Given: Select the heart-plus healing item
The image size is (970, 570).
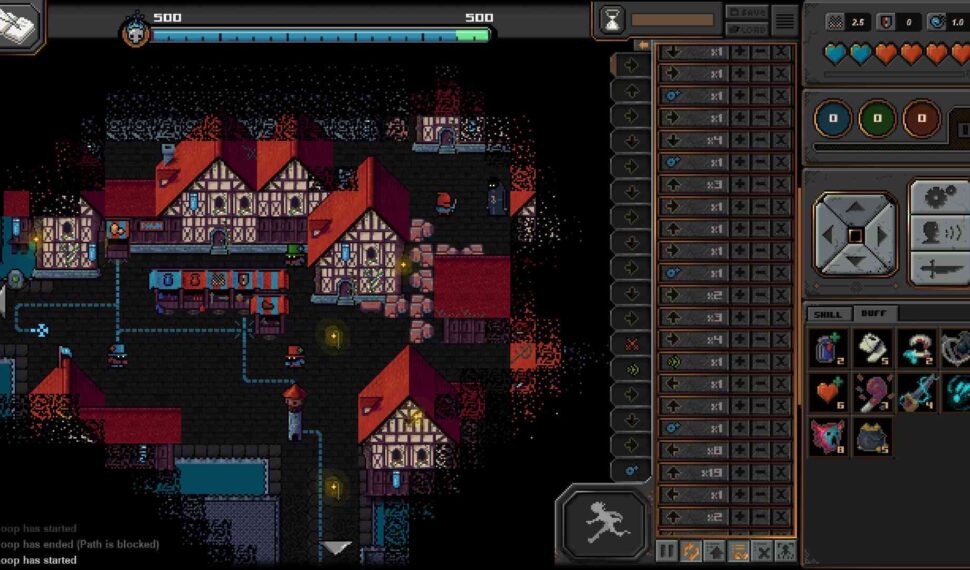Looking at the screenshot, I should [829, 393].
